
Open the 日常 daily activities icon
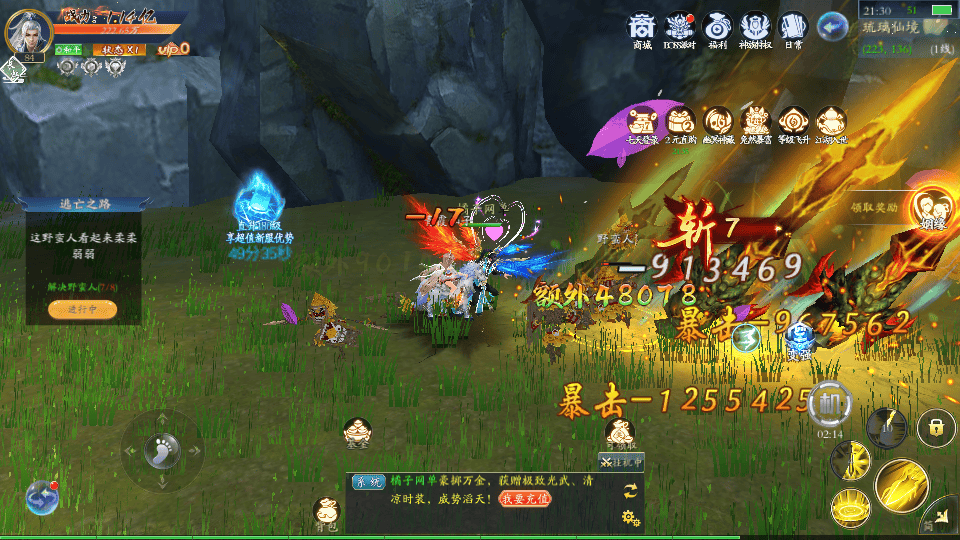tap(792, 29)
